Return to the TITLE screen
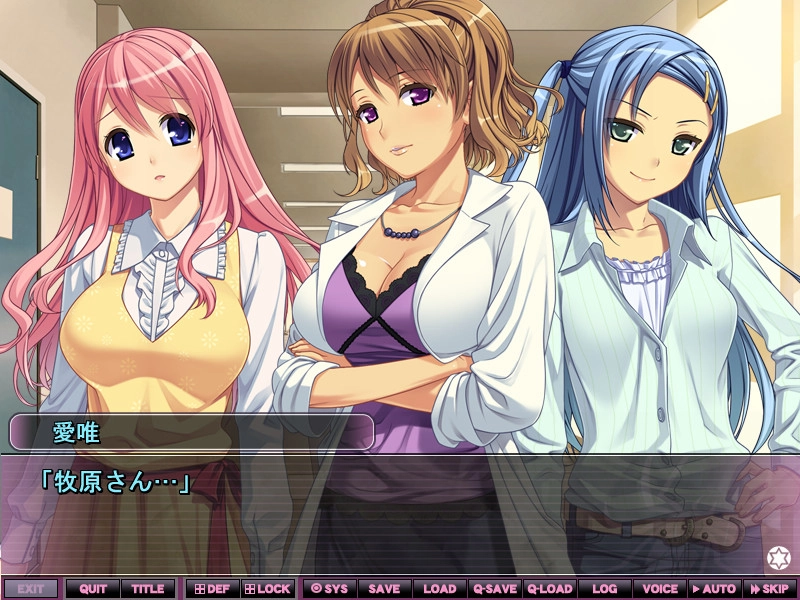The height and width of the screenshot is (600, 800). click(148, 589)
